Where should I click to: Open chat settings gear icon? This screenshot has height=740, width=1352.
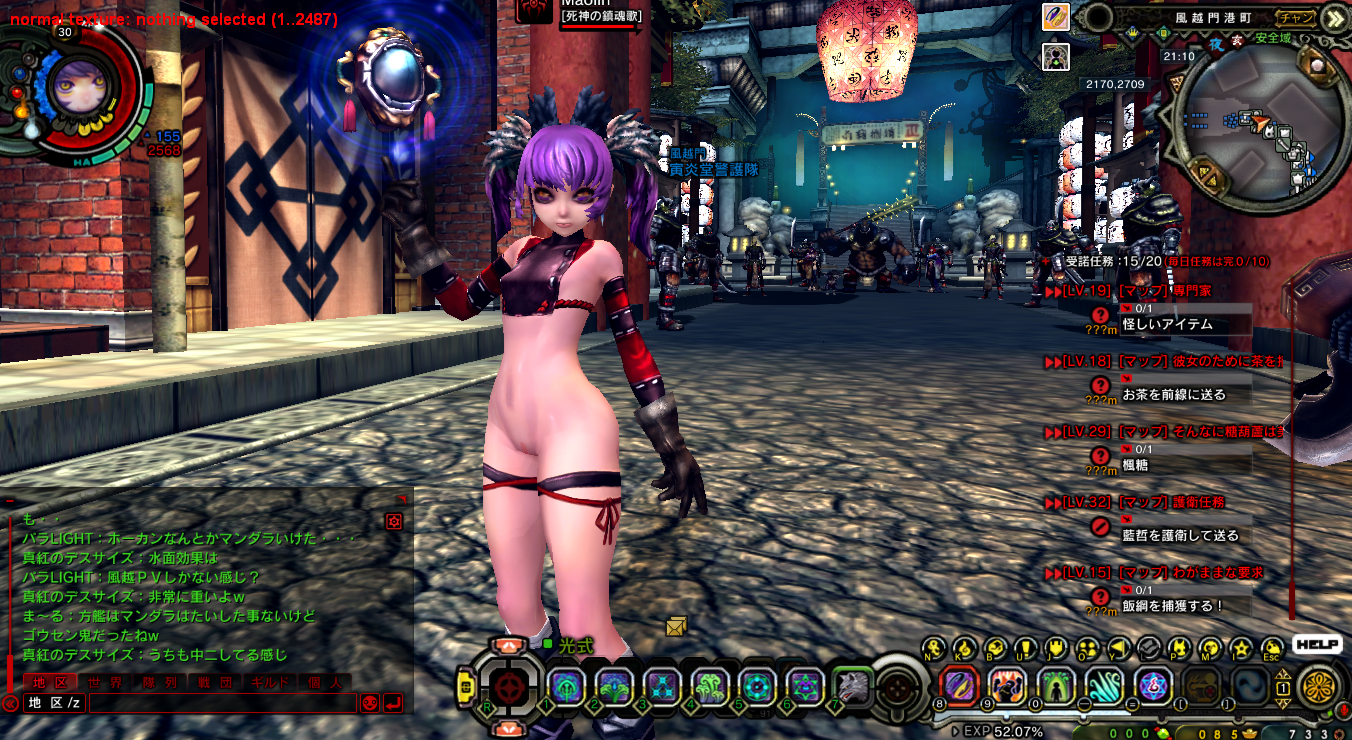pyautogui.click(x=394, y=521)
